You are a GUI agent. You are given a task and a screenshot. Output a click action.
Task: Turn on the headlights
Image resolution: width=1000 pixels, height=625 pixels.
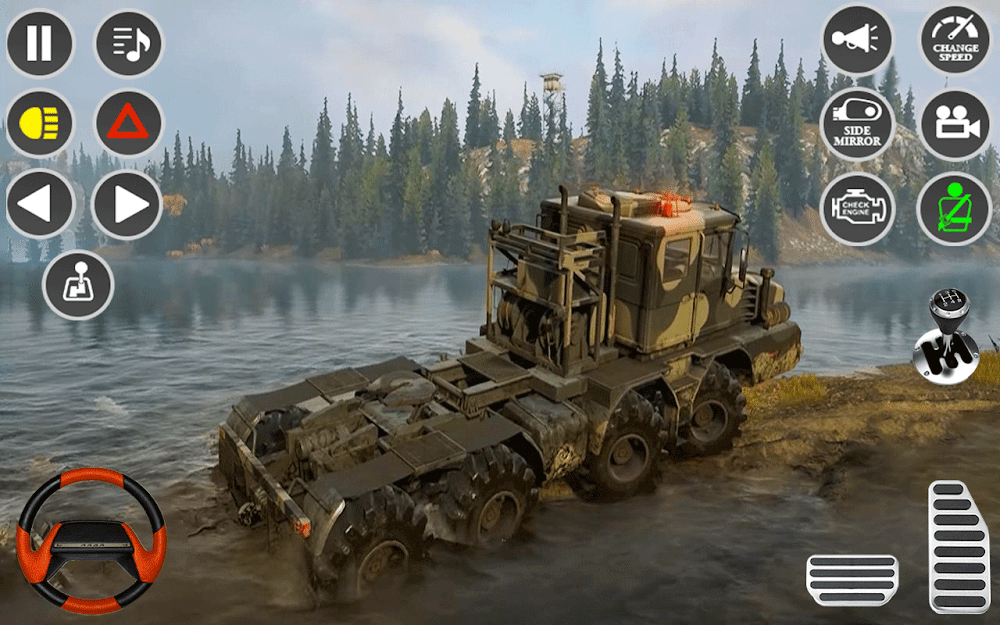[40, 124]
